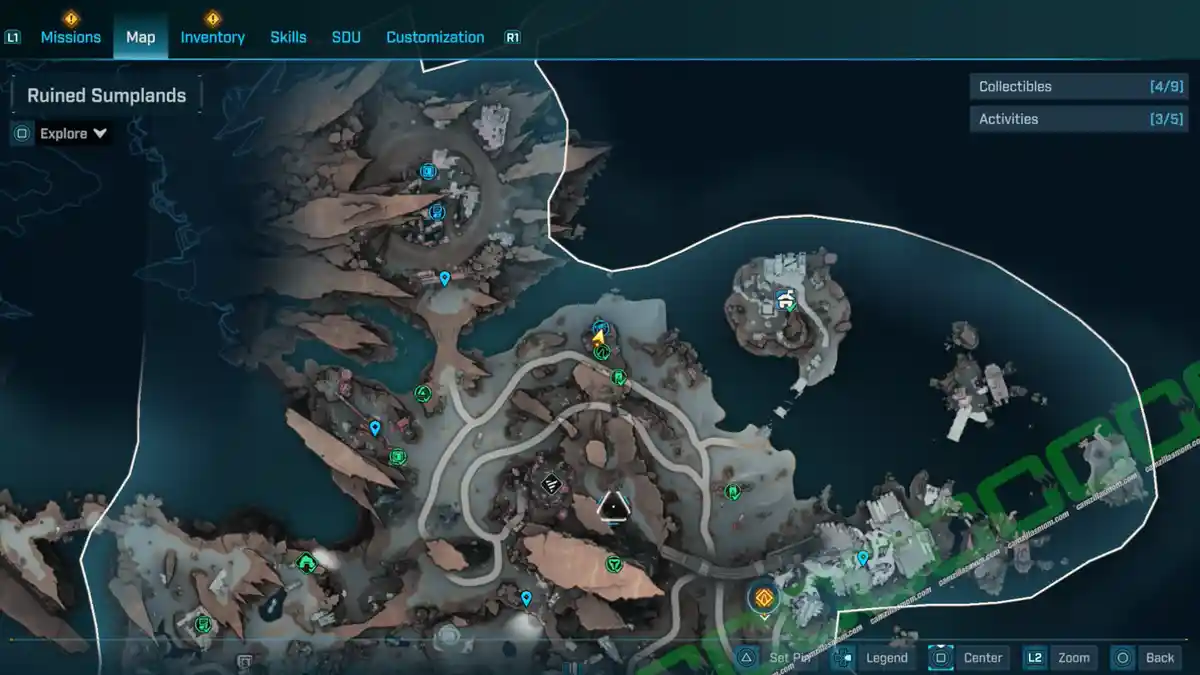Go to the SDU tab

(345, 37)
